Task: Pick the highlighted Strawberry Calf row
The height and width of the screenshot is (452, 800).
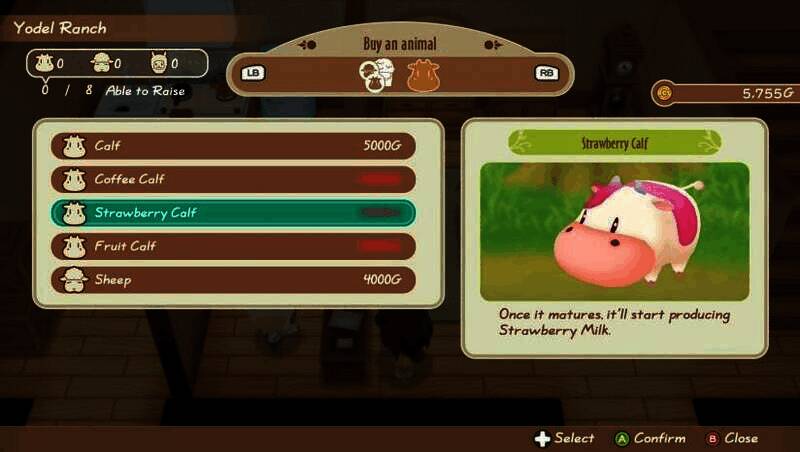Action: [x=233, y=213]
